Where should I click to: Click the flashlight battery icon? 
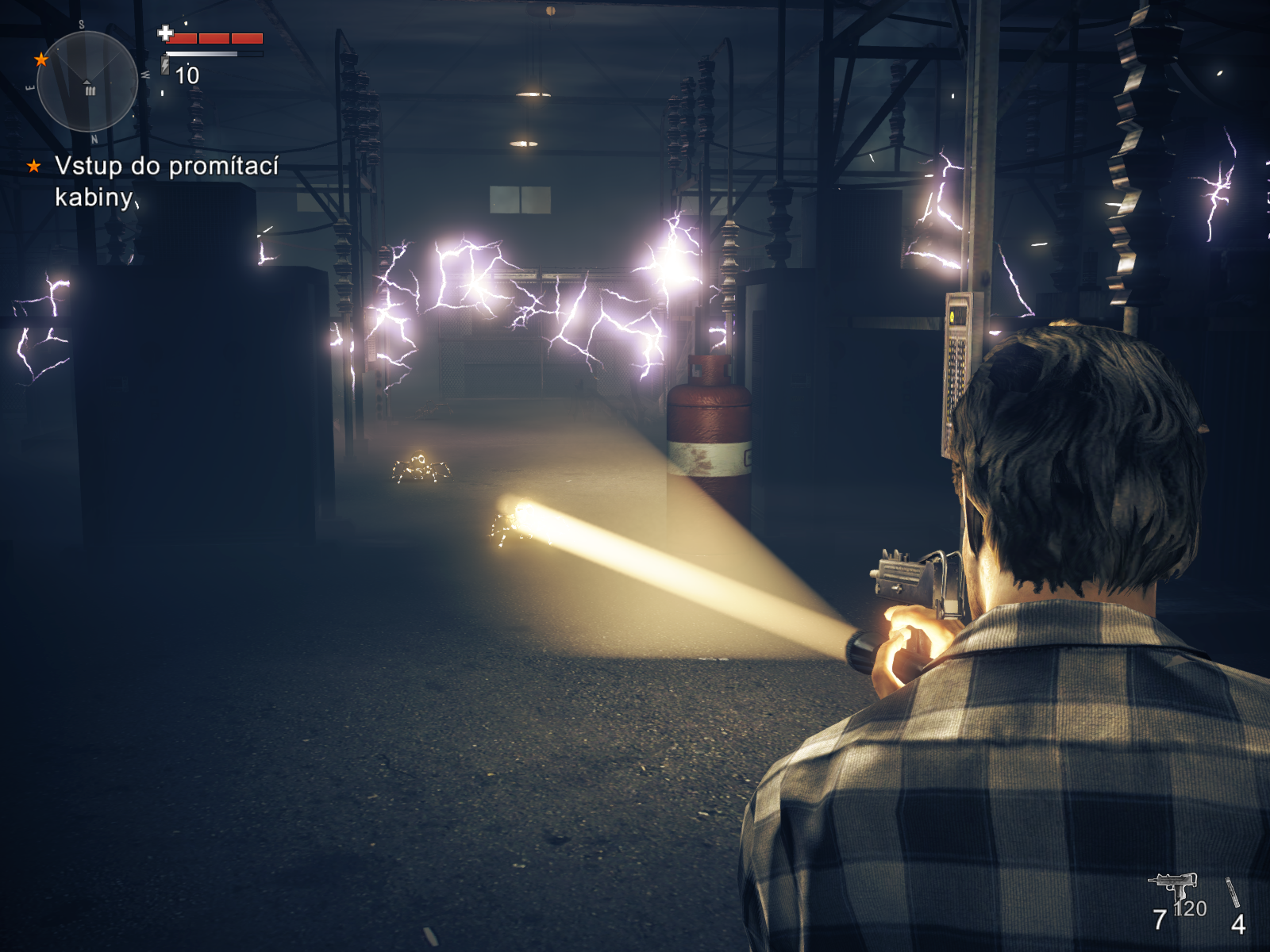(x=165, y=63)
